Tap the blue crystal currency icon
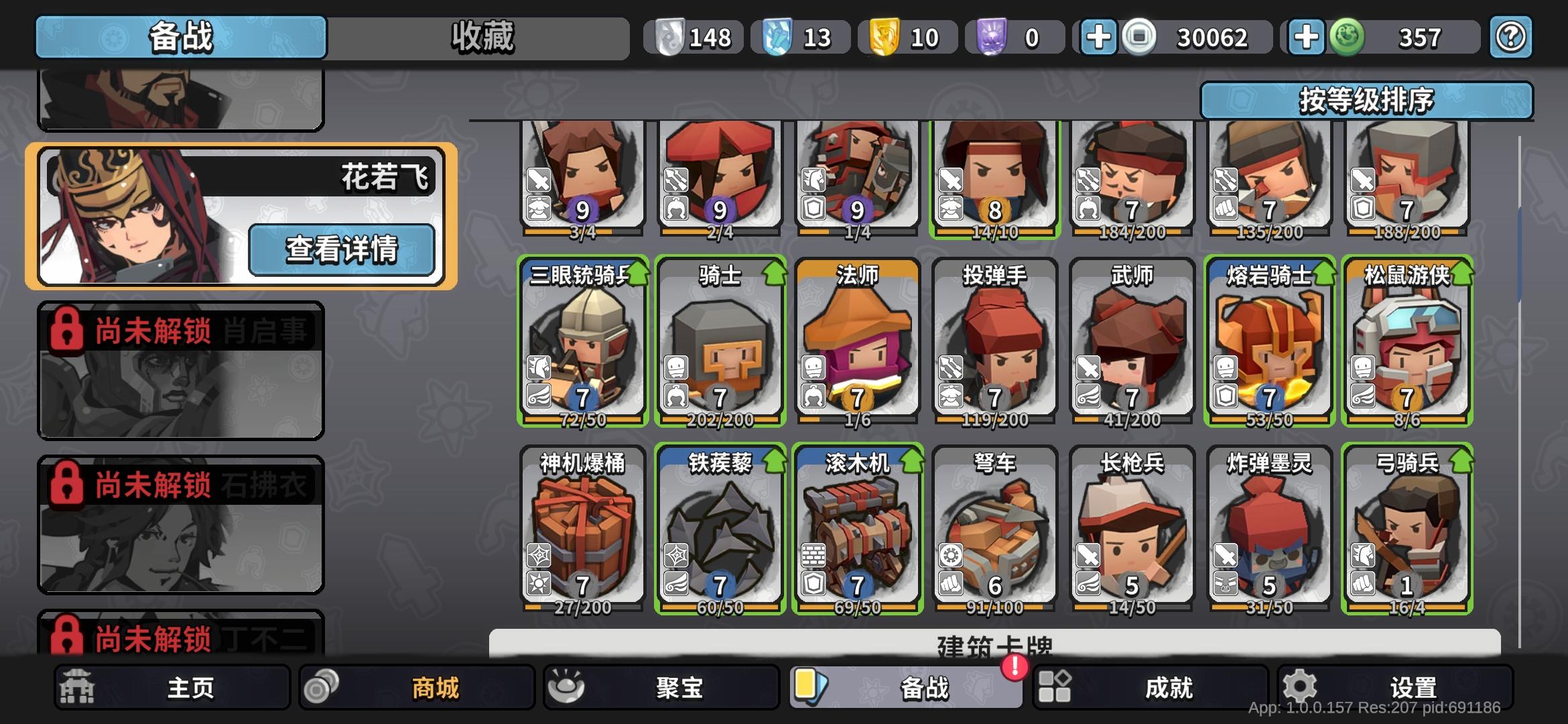 coord(776,38)
